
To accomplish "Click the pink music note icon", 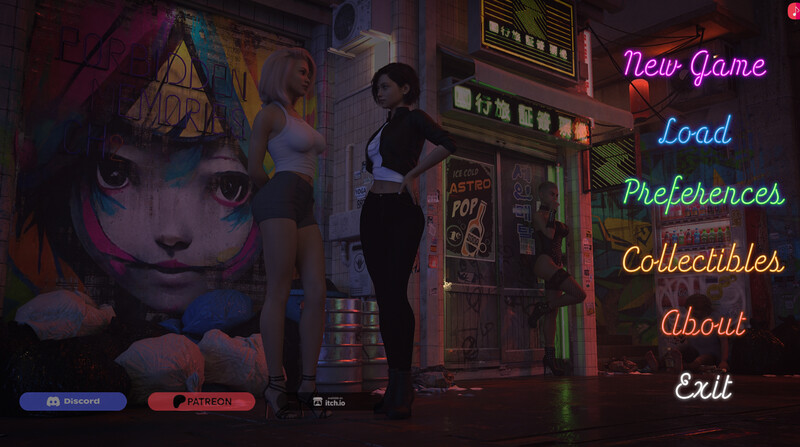I will [792, 8].
